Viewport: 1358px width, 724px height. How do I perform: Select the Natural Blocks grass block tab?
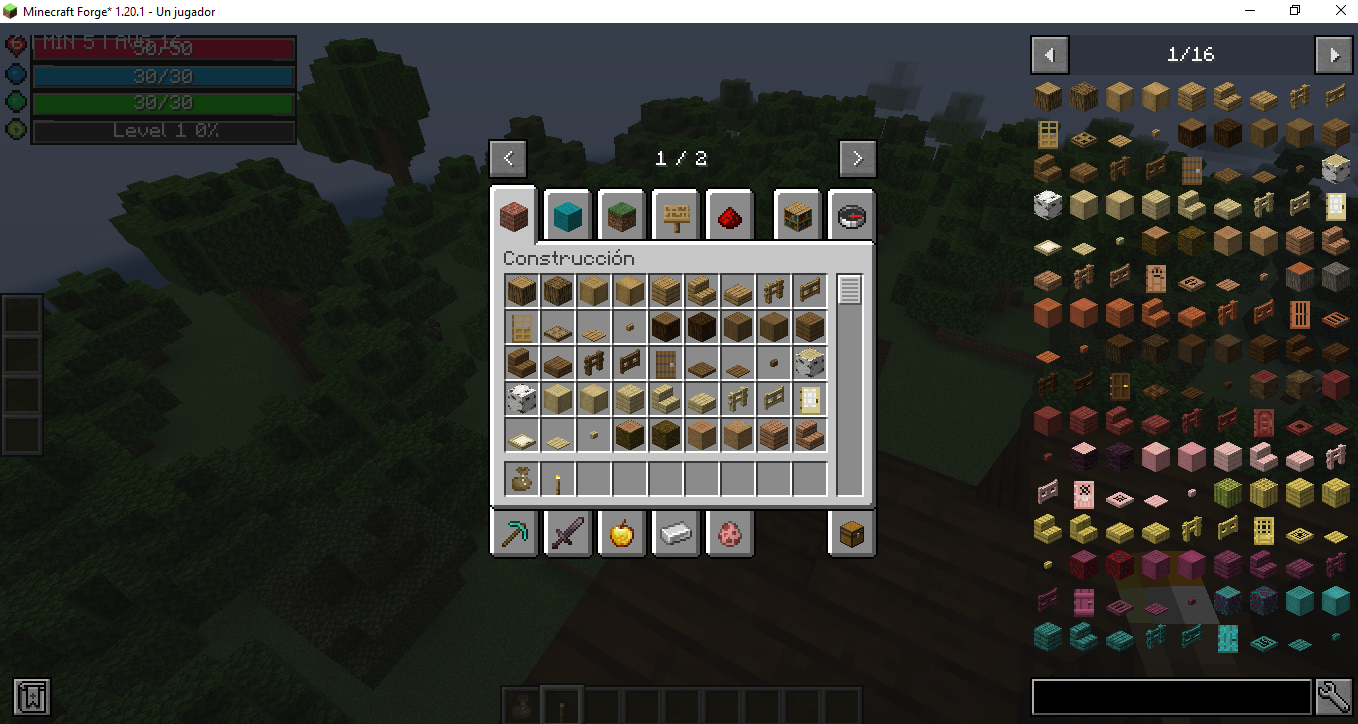(x=621, y=214)
